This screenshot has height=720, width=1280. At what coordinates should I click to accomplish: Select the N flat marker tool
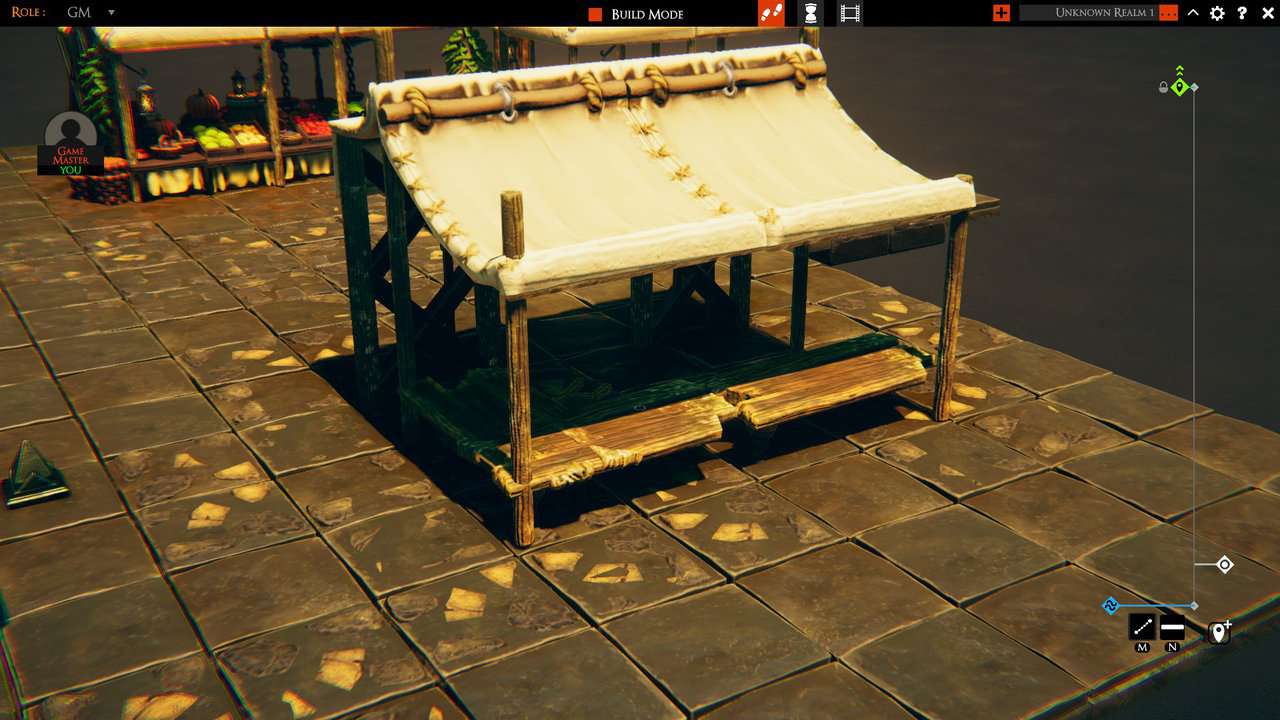click(1170, 628)
